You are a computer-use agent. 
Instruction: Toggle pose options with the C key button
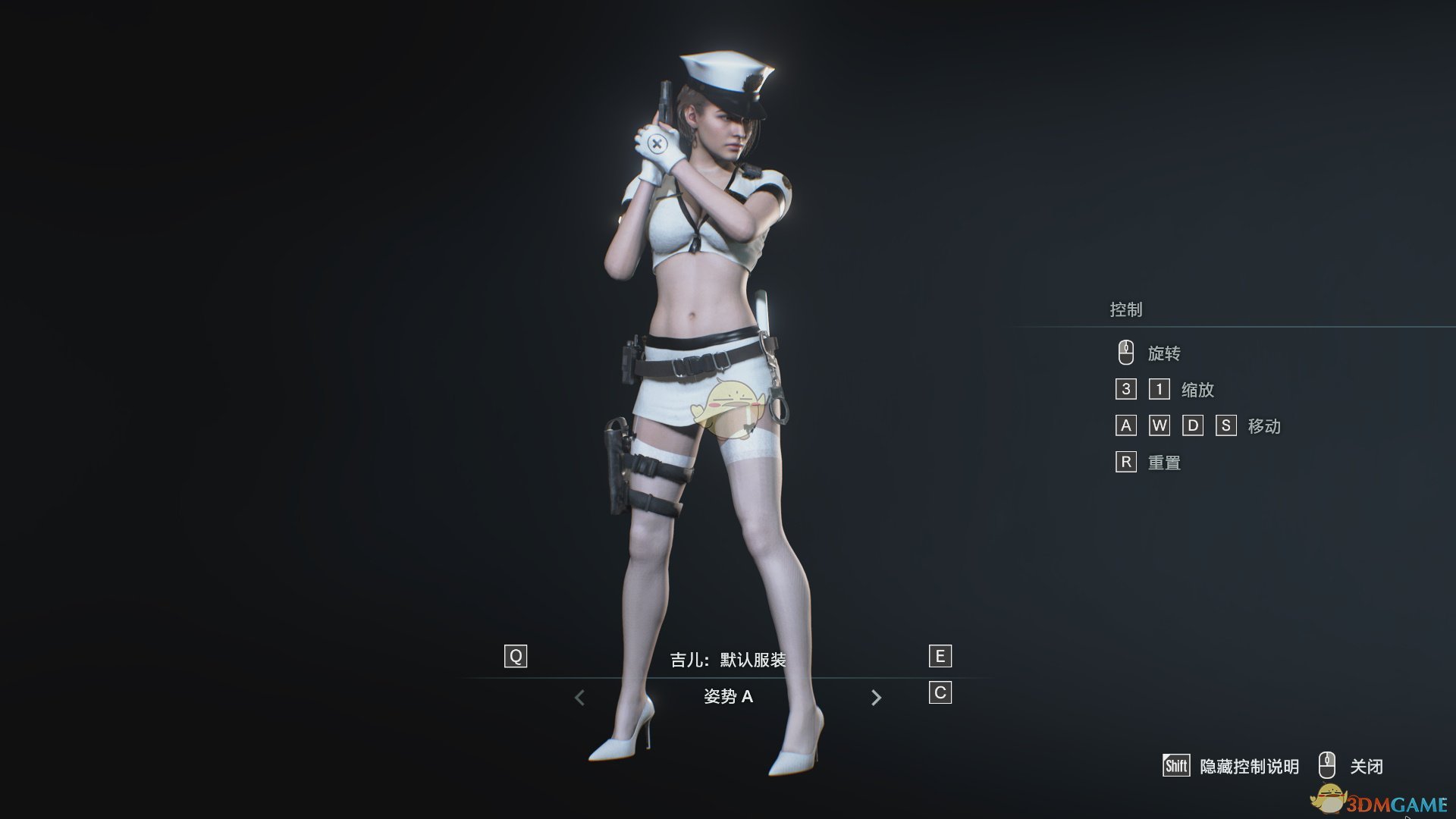939,691
